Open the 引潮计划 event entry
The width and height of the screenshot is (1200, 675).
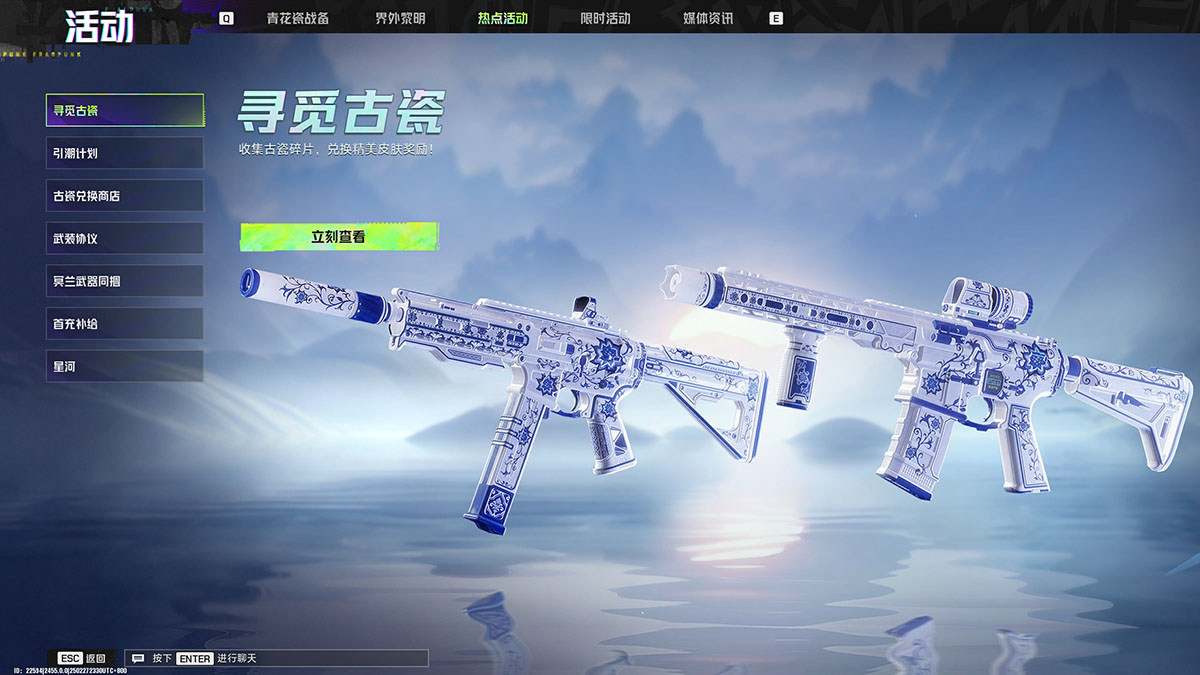point(125,153)
